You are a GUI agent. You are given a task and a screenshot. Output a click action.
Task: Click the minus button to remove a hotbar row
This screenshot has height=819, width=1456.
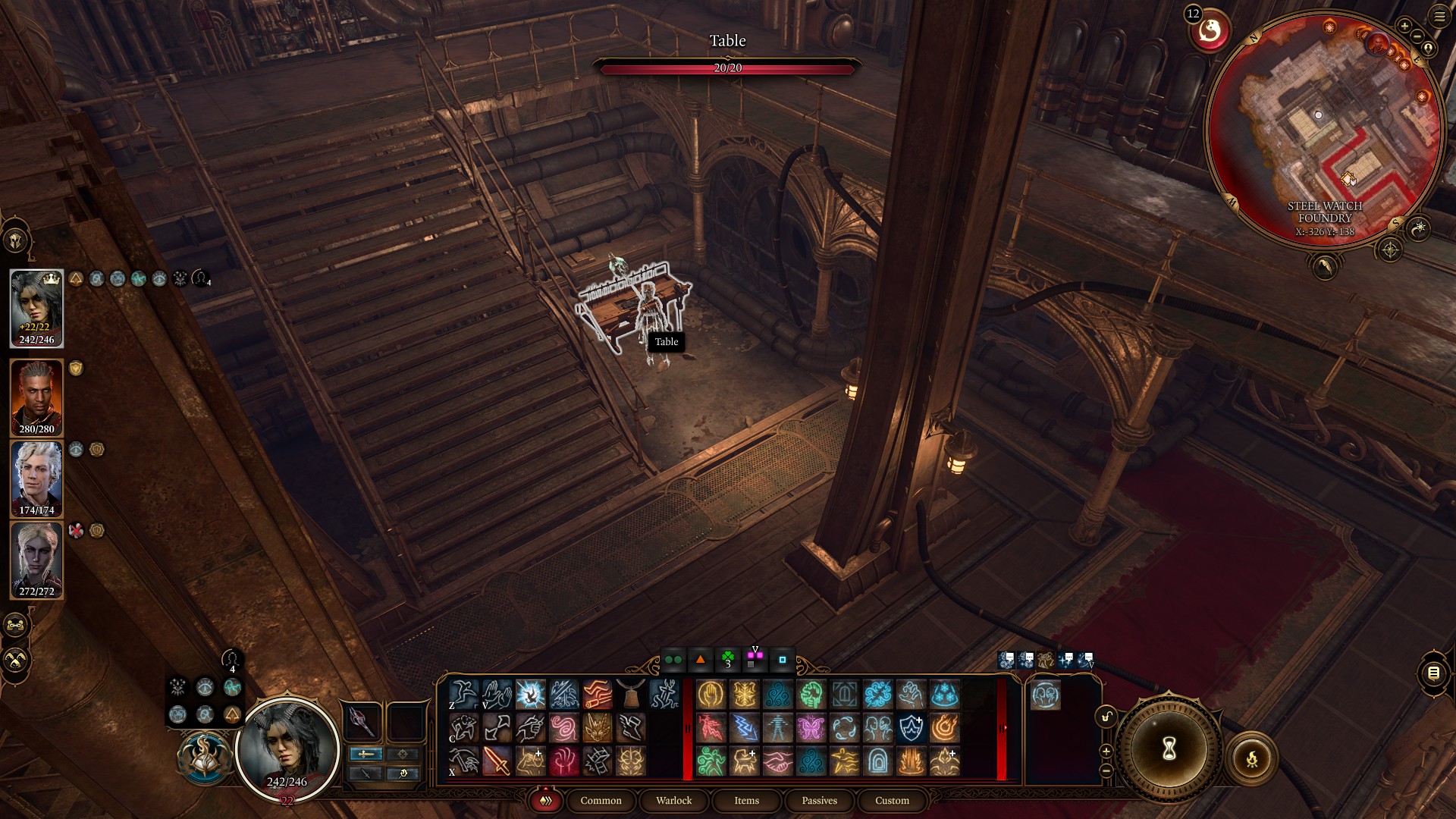[1106, 769]
